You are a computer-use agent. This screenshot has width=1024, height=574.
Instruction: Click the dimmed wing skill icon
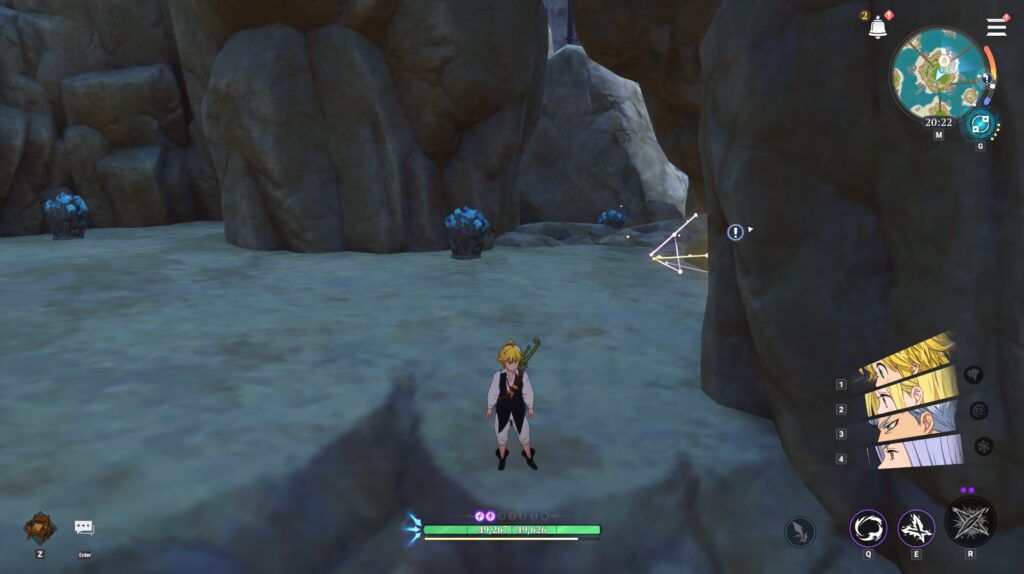(800, 532)
